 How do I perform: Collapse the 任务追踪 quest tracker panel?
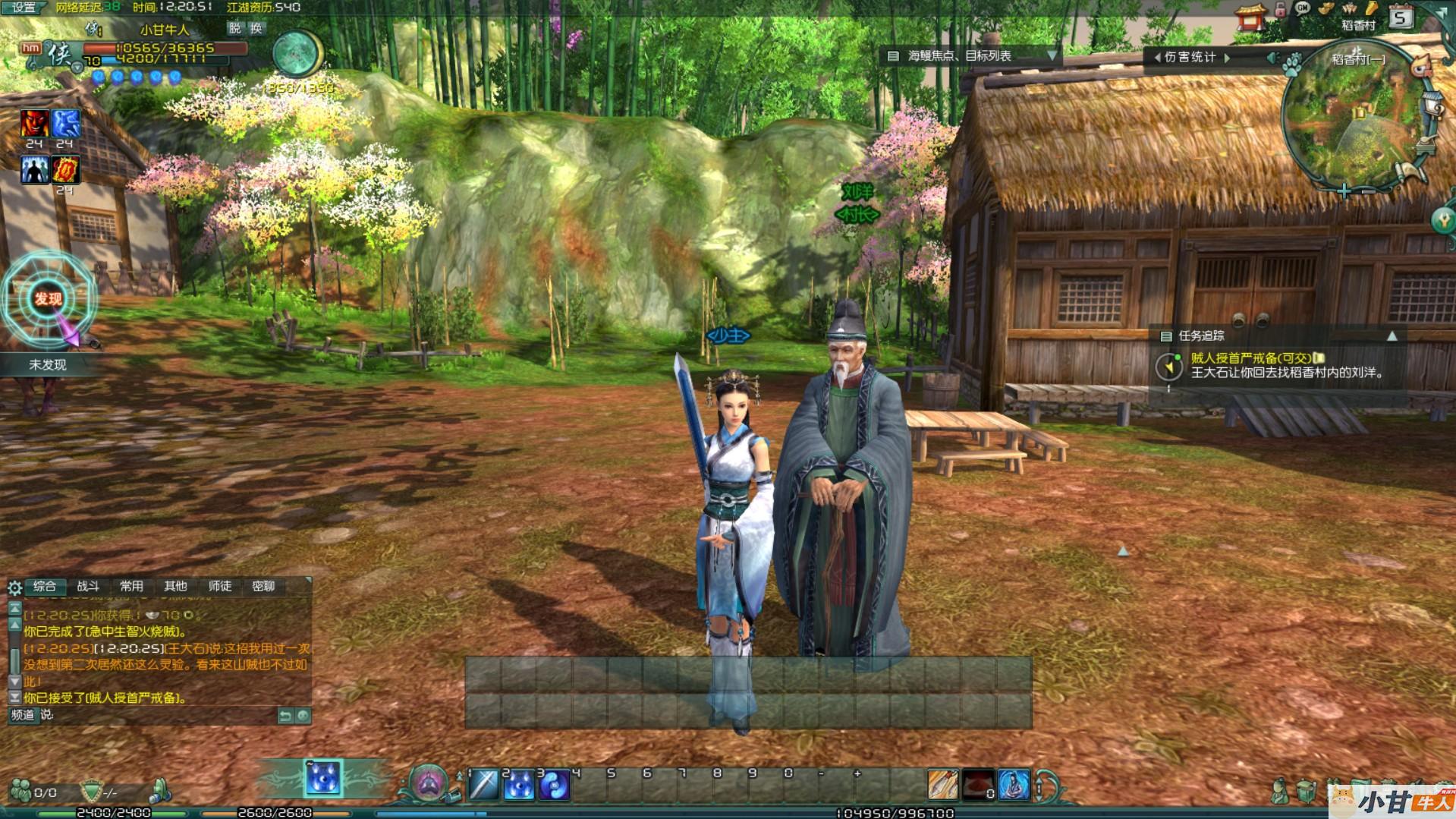coord(1392,335)
